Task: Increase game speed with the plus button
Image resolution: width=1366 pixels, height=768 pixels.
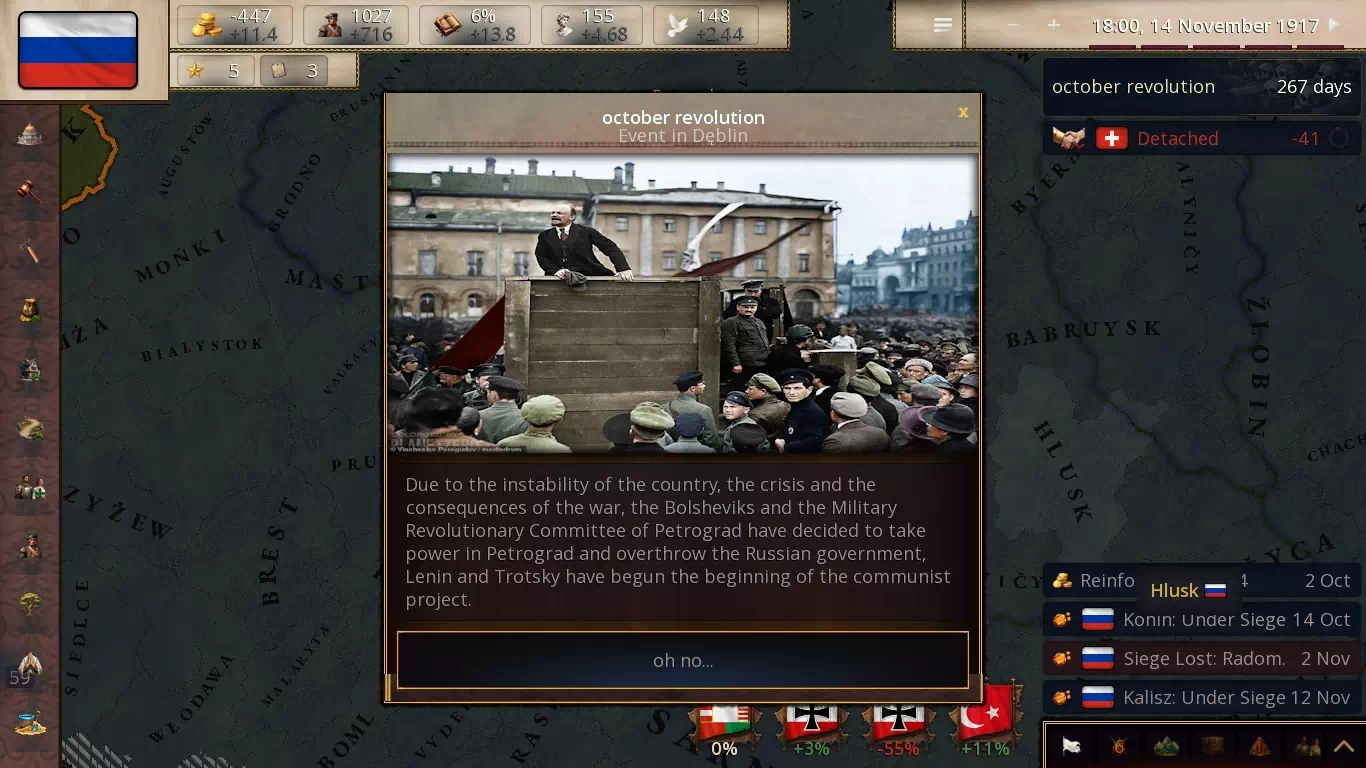Action: point(1053,25)
